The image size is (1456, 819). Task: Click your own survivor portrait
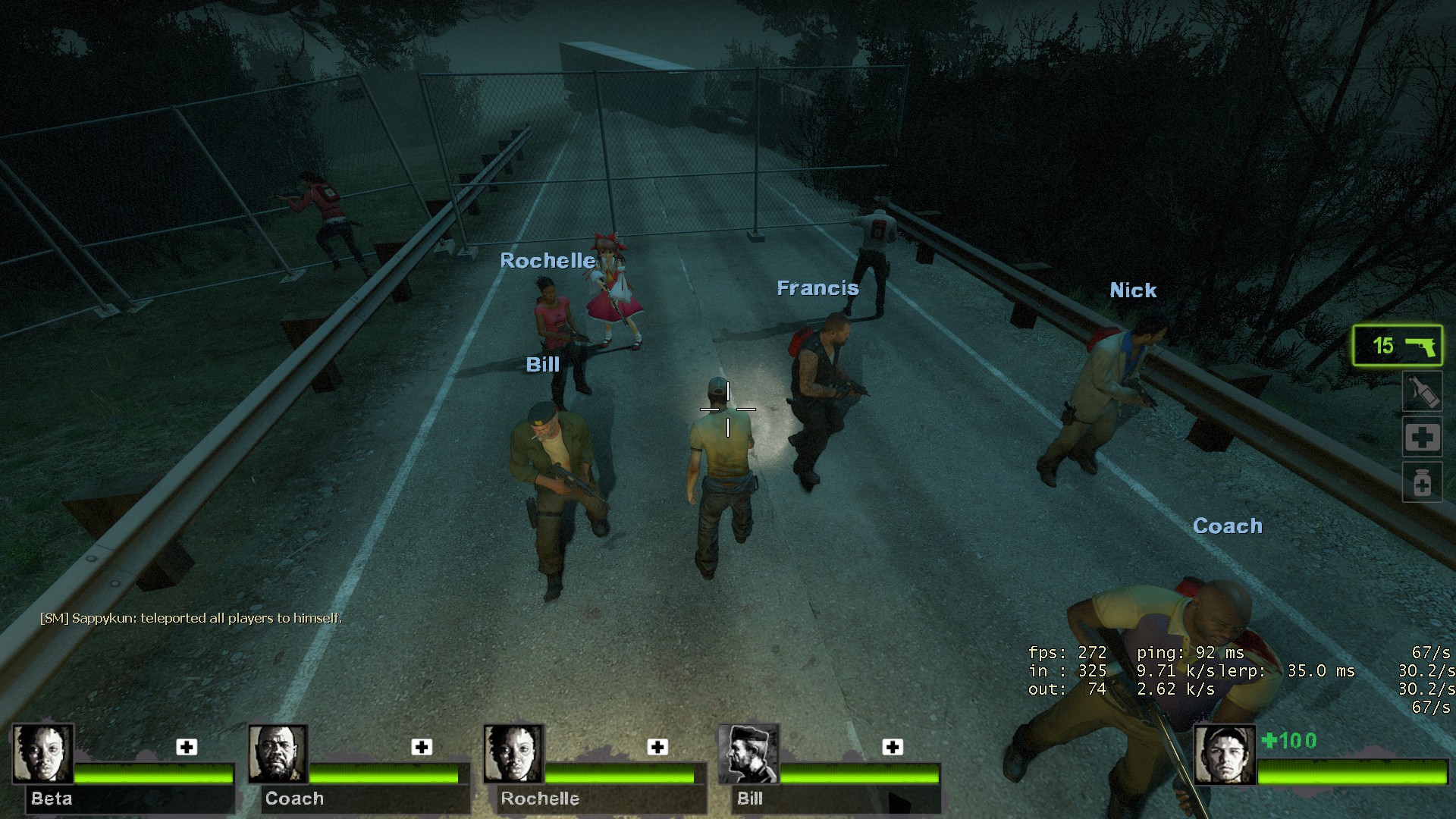point(1224,755)
